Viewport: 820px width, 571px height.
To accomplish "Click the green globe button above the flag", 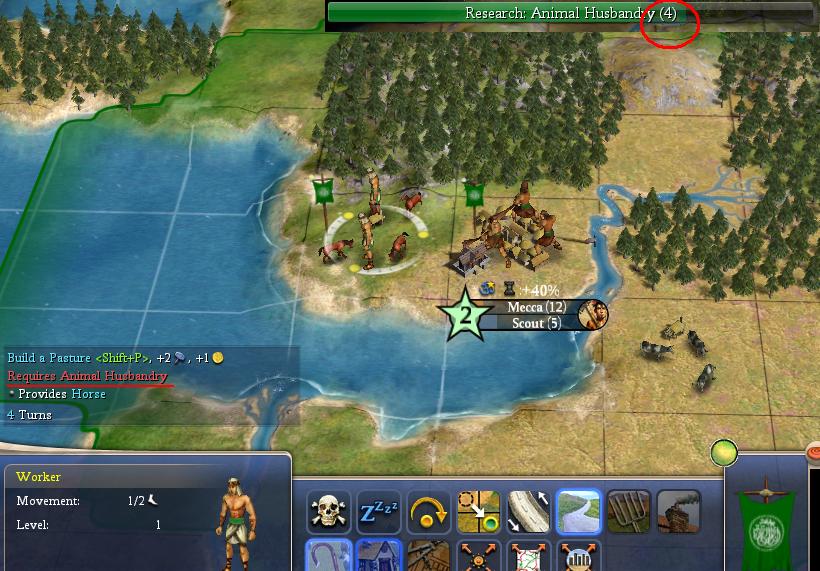I will tap(724, 453).
